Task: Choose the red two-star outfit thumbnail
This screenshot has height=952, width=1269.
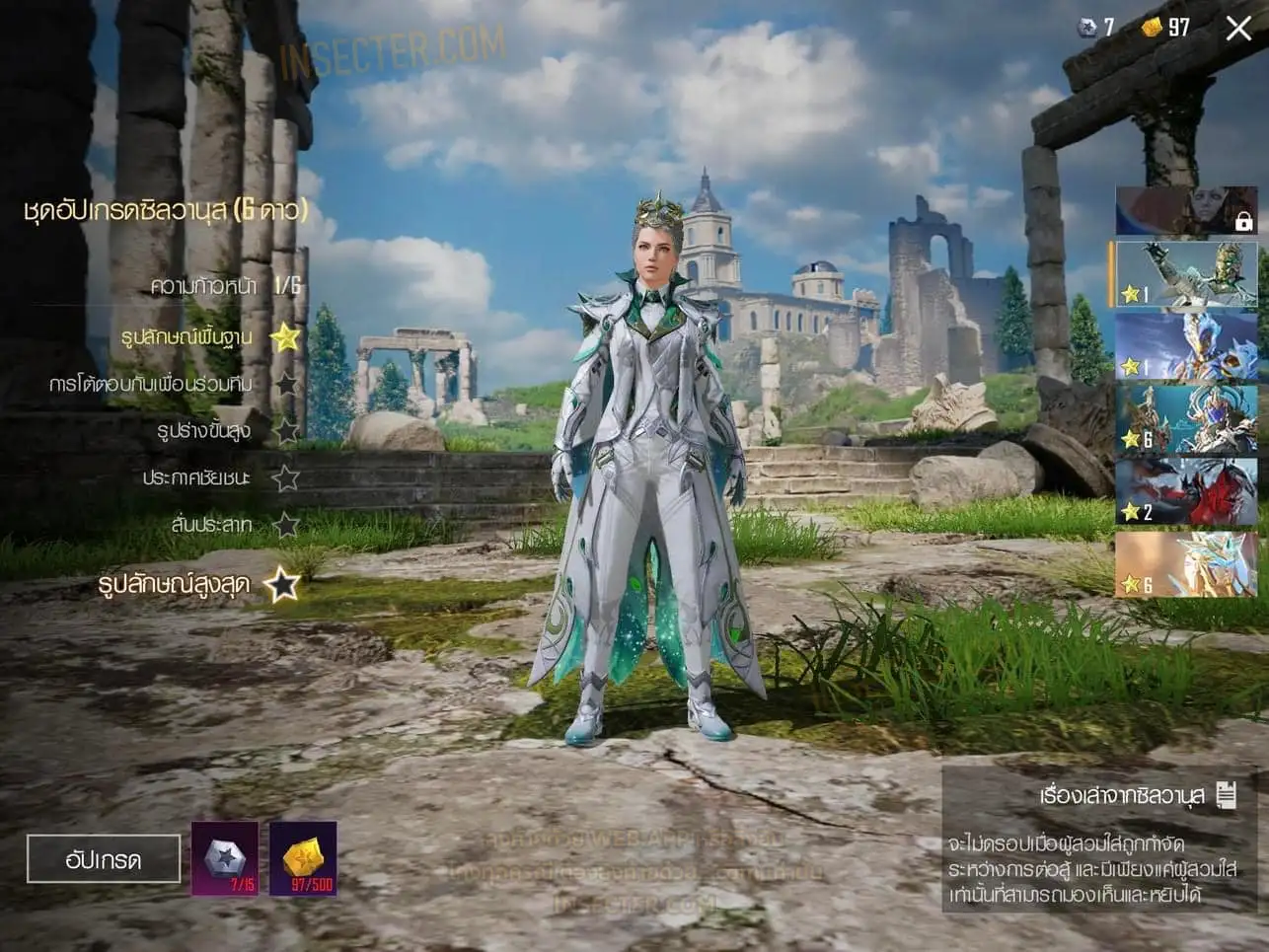Action: click(x=1185, y=490)
